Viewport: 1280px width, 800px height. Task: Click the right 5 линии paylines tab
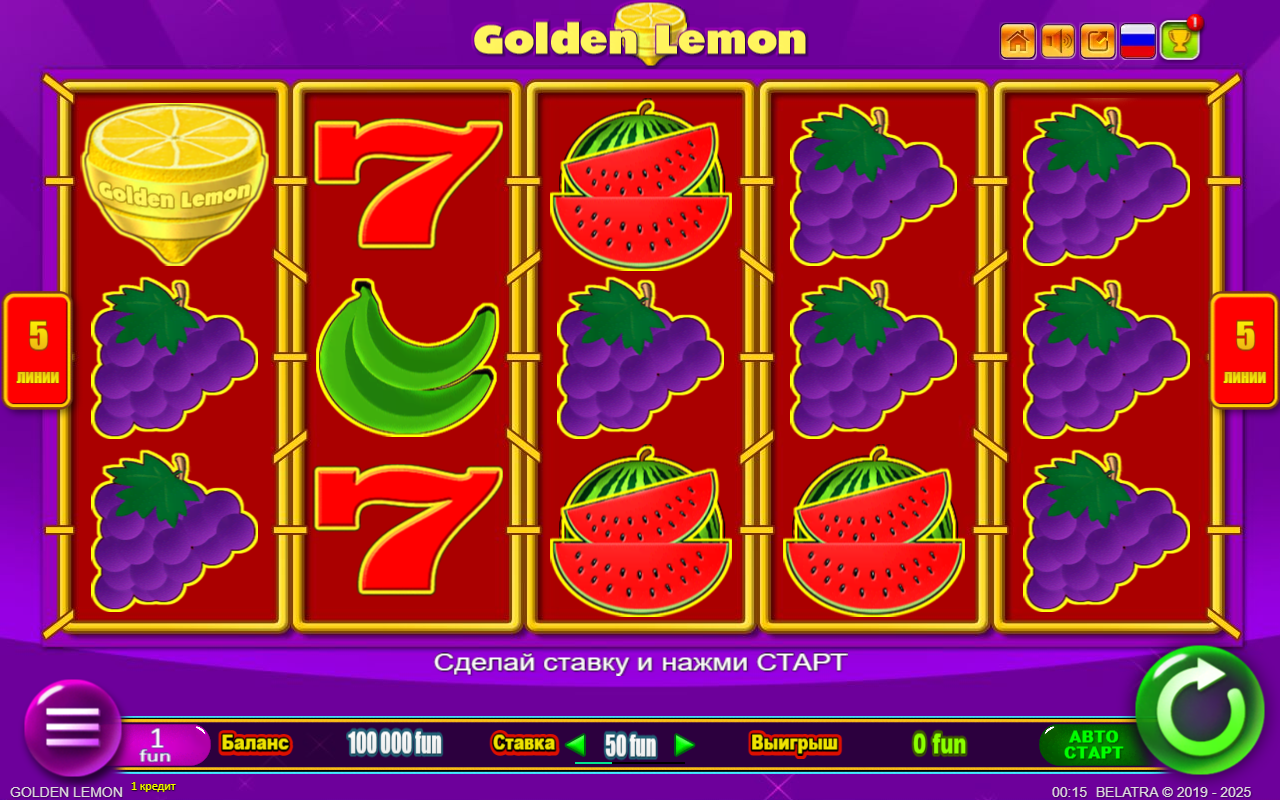[x=1243, y=352]
